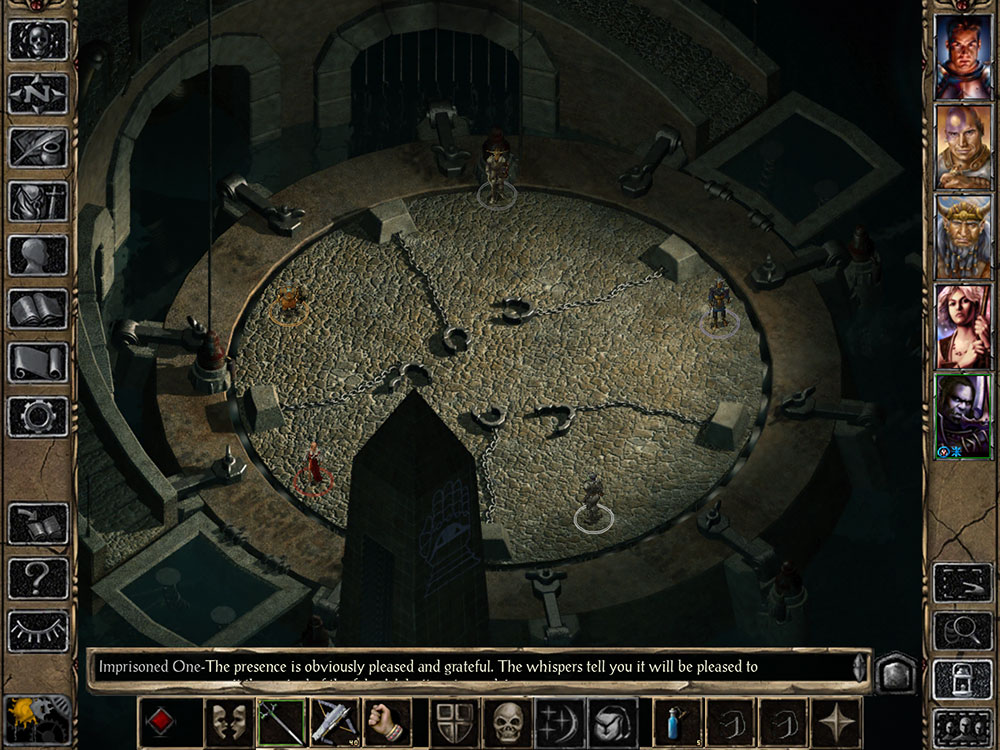Open the mage spellbook

(38, 310)
